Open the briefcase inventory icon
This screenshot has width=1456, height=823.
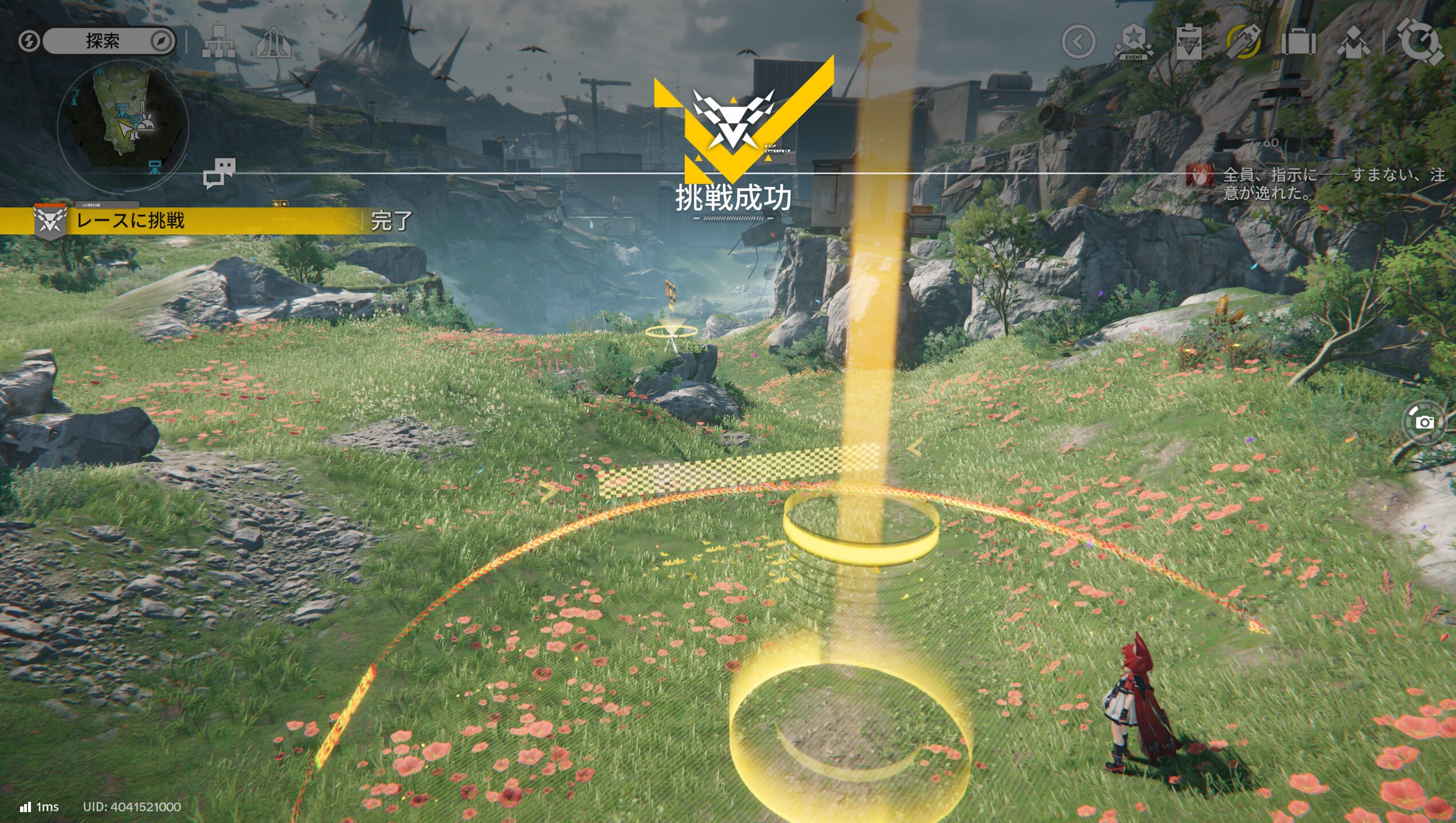pos(1298,42)
